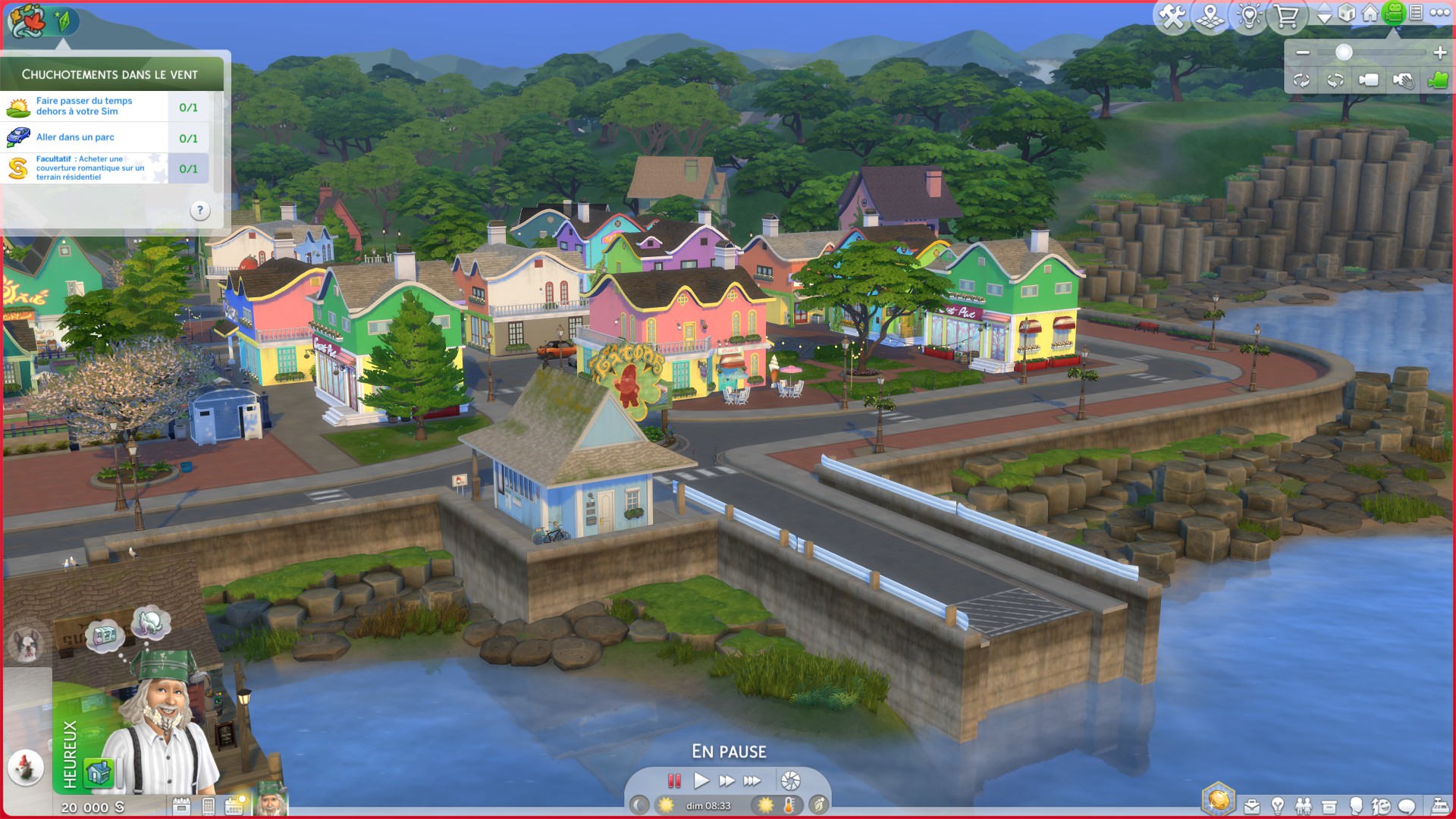Open the three-dots options menu
The height and width of the screenshot is (819, 1456).
point(1439,13)
